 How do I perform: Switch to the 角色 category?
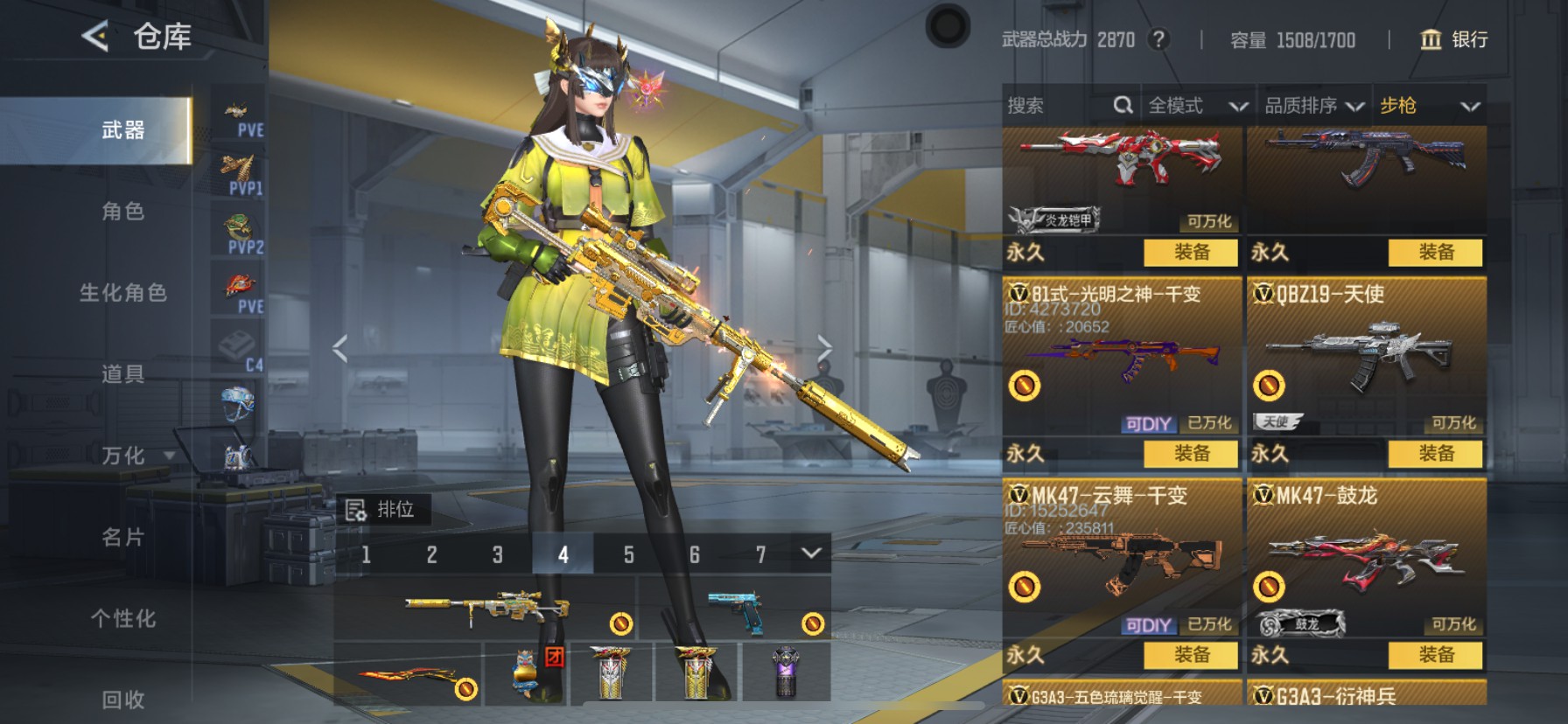122,212
